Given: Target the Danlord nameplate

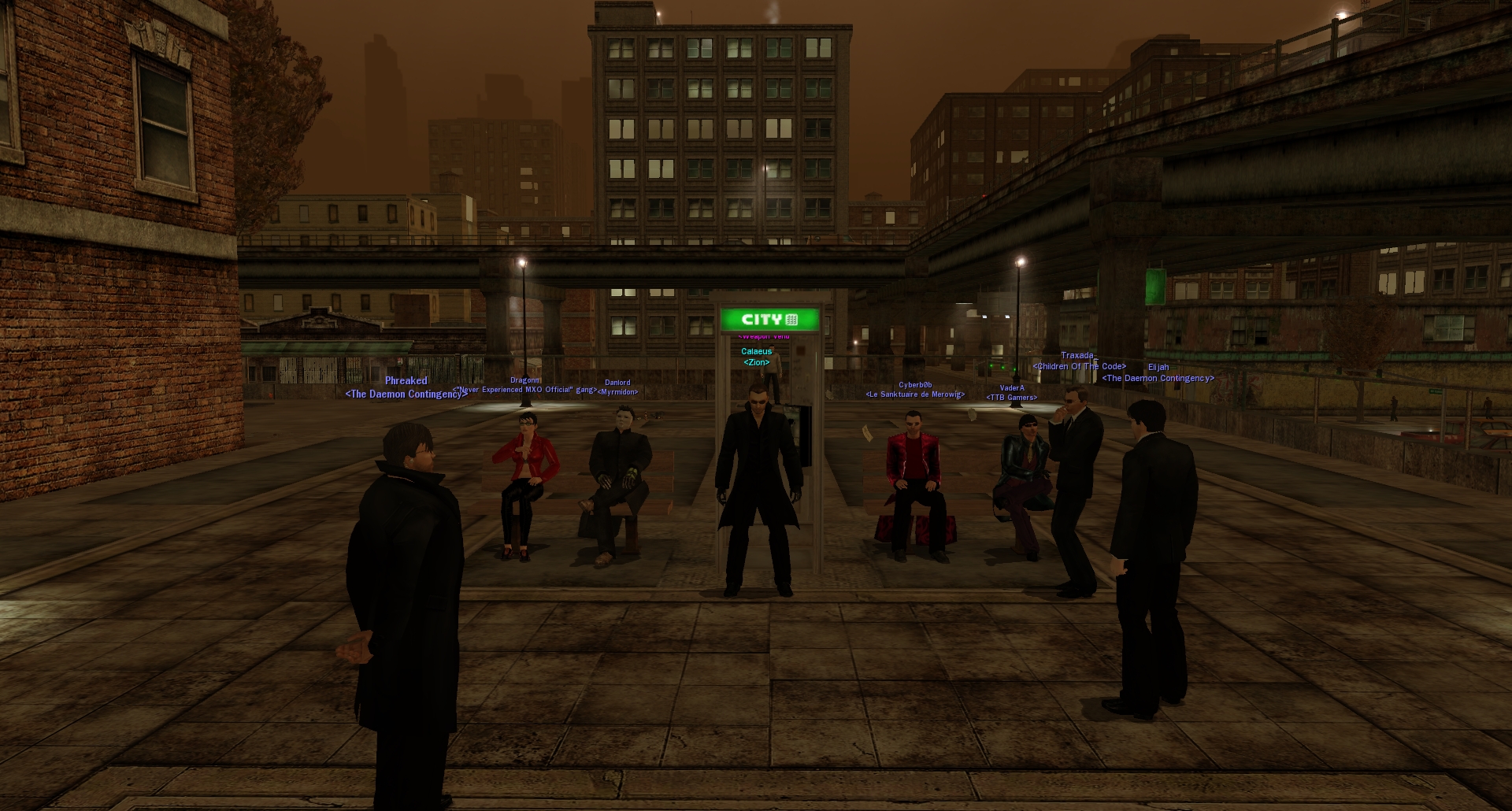Looking at the screenshot, I should coord(617,383).
